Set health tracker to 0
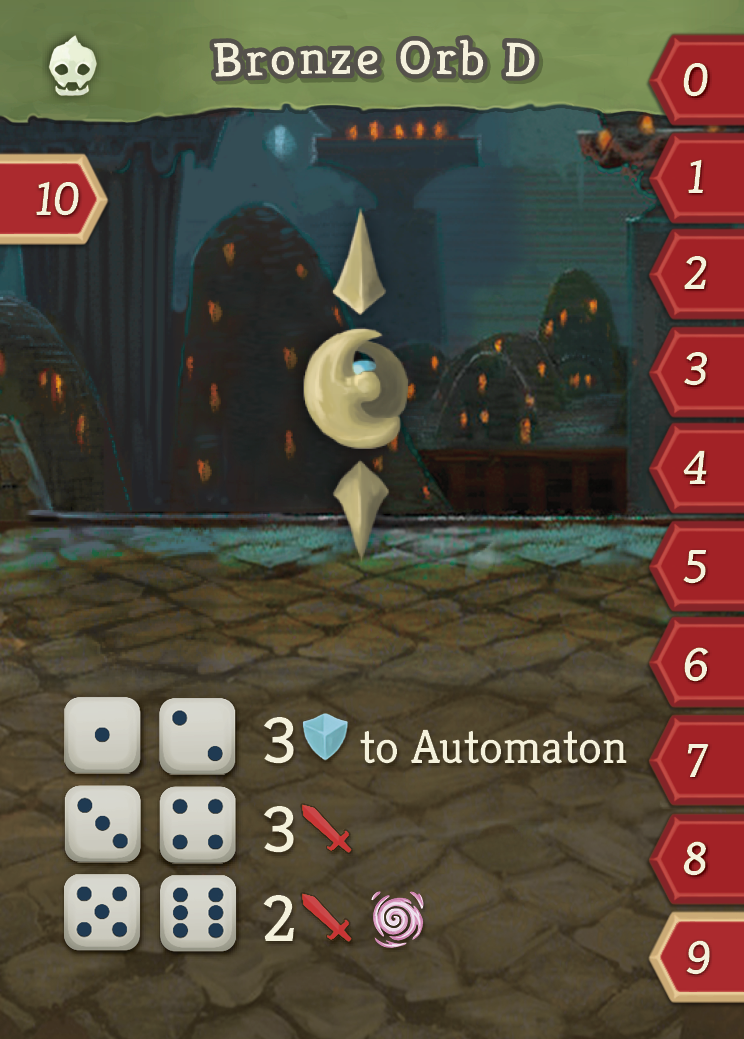Screen dimensions: 744x1039 click(x=698, y=81)
